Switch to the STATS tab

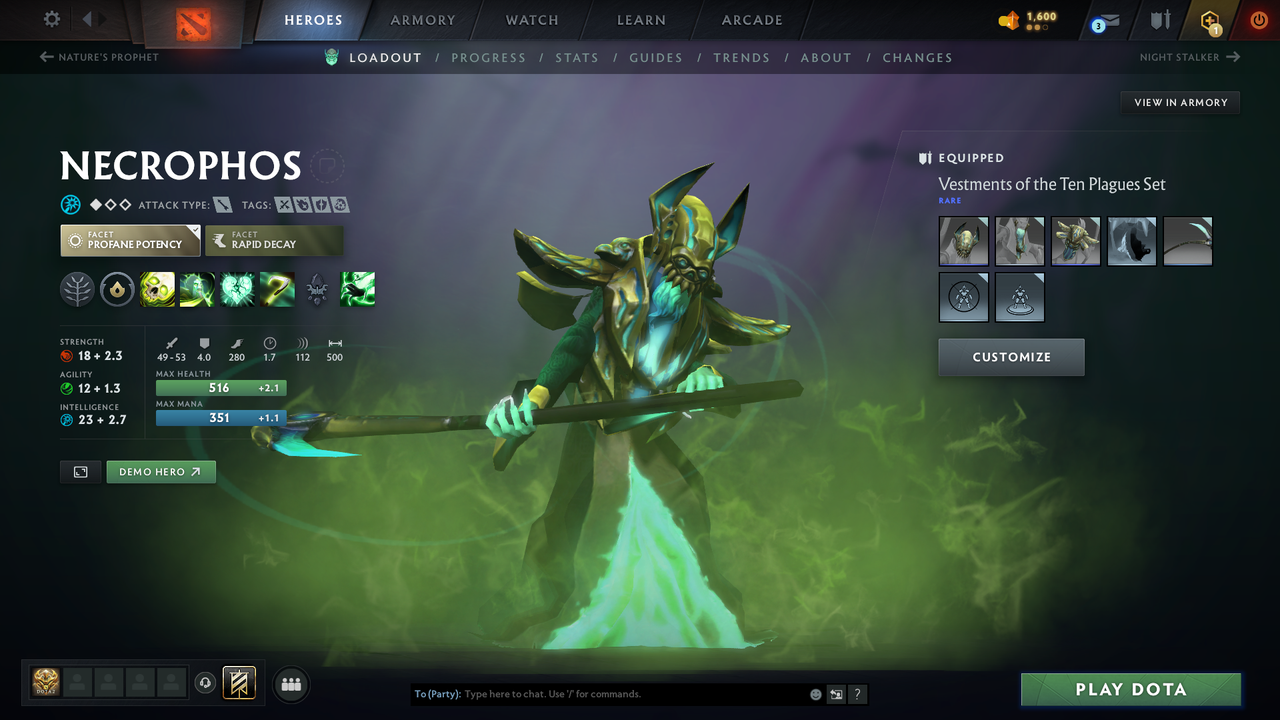577,57
